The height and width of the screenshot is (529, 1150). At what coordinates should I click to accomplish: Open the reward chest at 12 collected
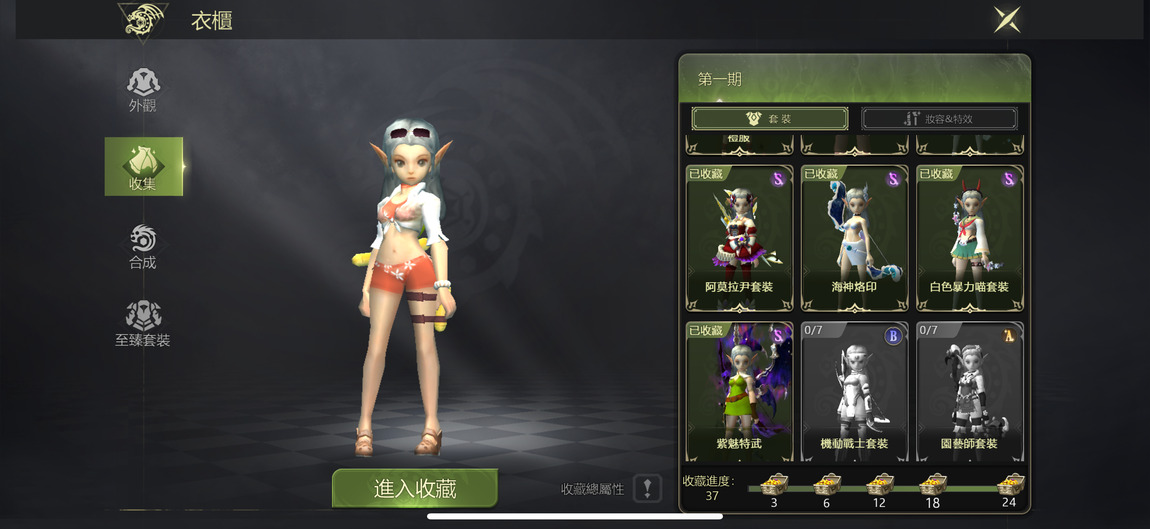click(879, 485)
